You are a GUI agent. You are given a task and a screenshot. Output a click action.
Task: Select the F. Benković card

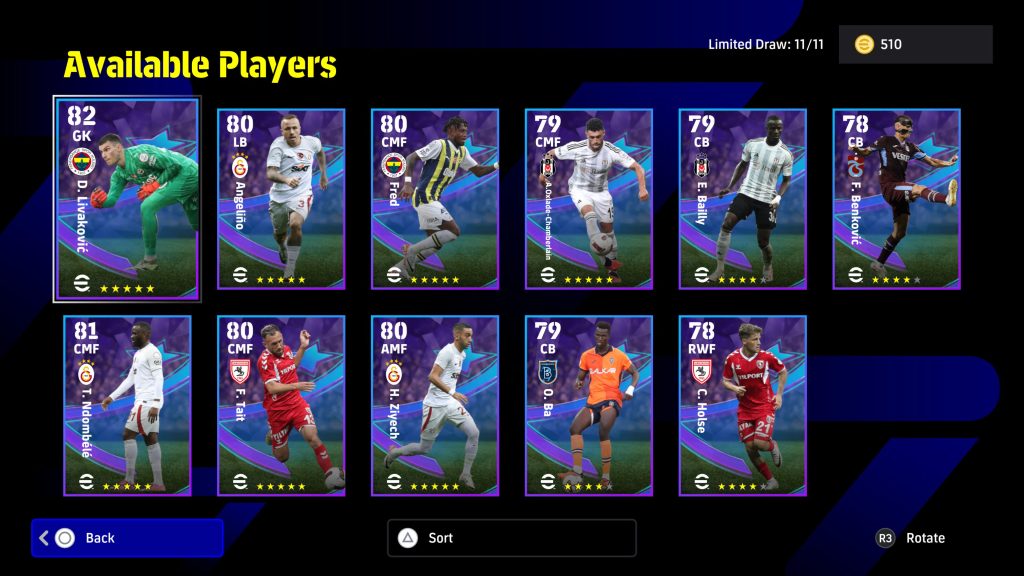897,199
